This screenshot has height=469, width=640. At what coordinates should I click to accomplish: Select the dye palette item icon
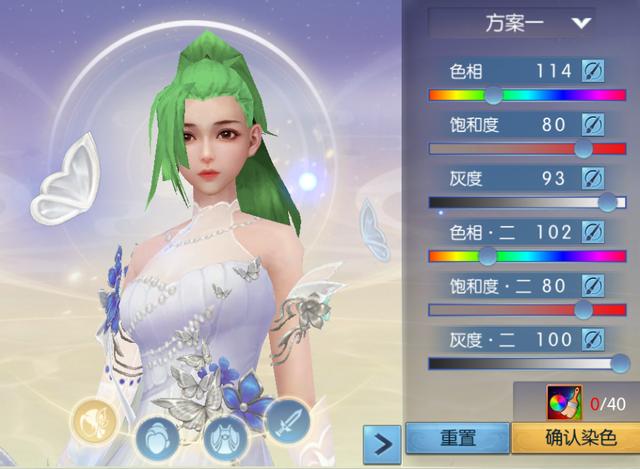tap(565, 403)
